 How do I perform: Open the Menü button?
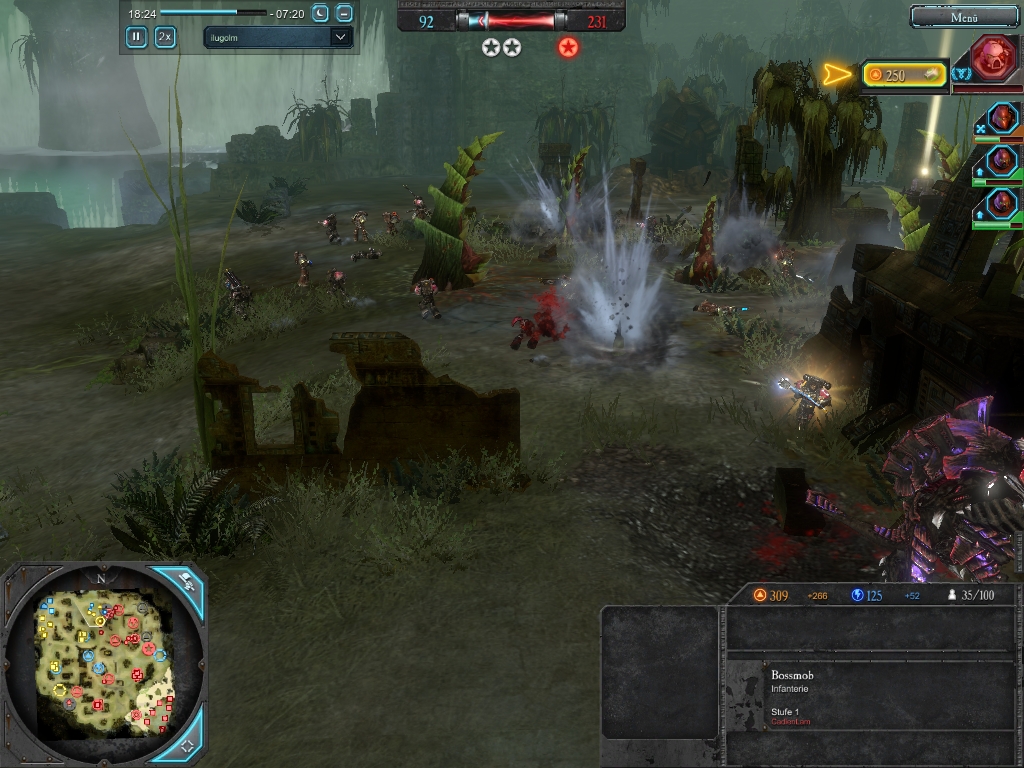click(963, 17)
